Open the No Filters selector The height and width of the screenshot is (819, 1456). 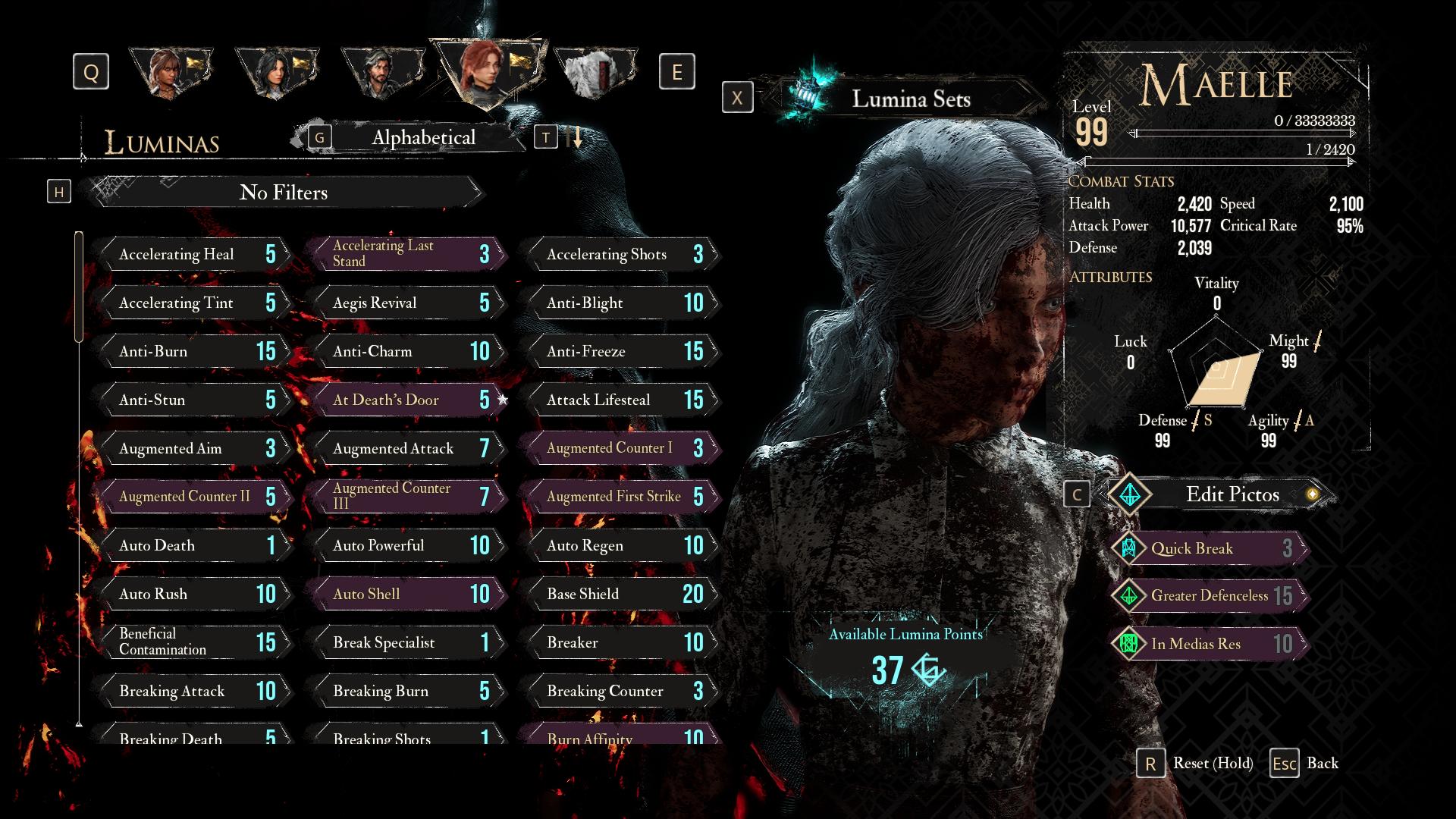pos(284,193)
